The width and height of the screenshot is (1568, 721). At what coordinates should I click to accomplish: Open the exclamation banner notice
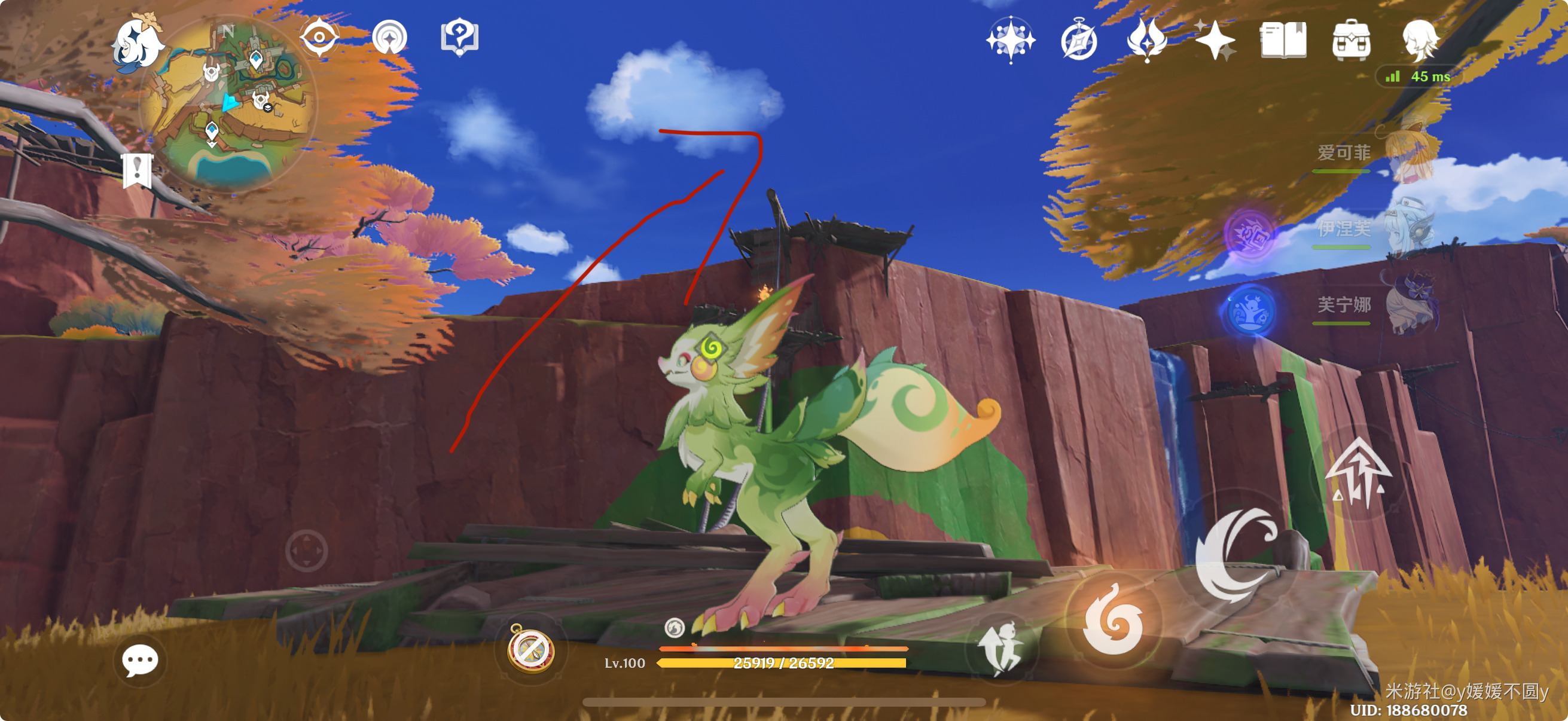click(138, 170)
